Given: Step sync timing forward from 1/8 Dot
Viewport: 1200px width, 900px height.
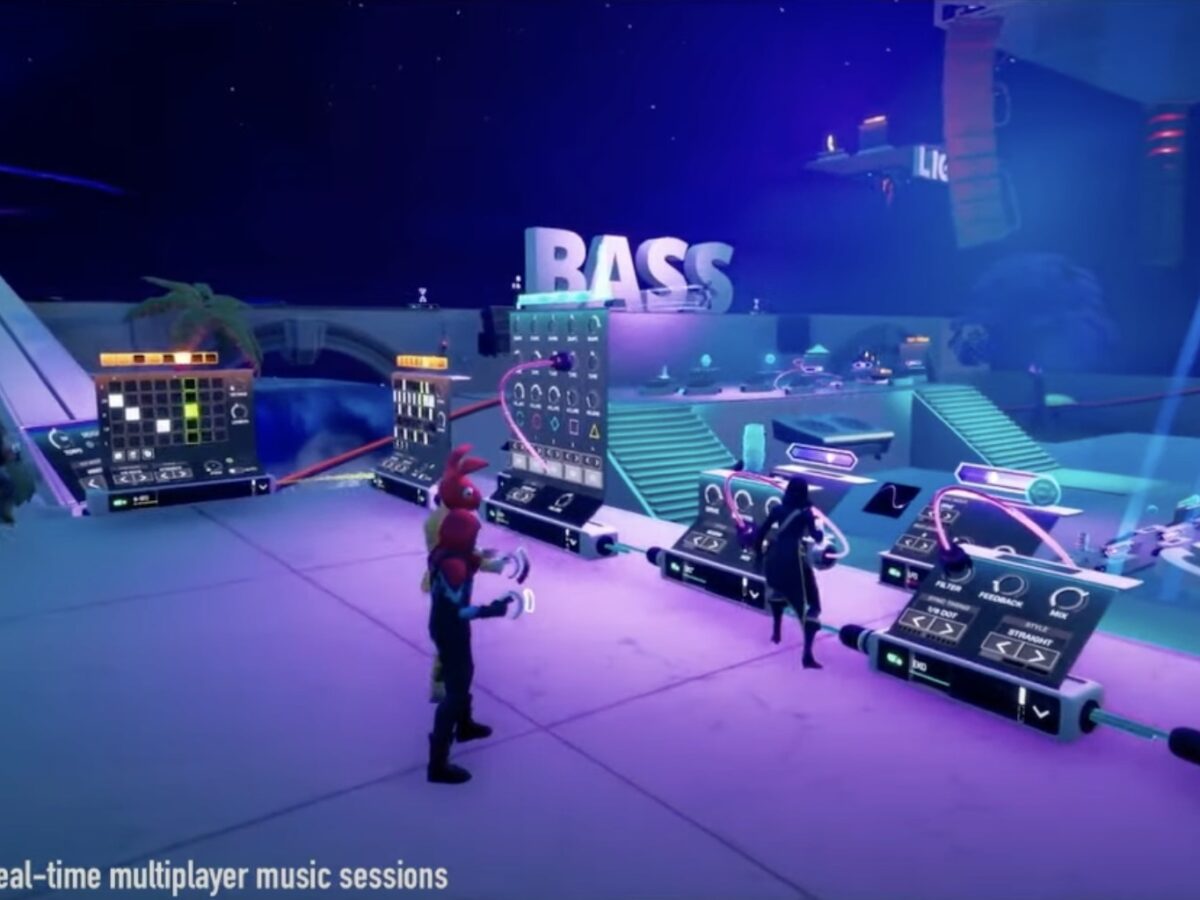Looking at the screenshot, I should (x=946, y=630).
